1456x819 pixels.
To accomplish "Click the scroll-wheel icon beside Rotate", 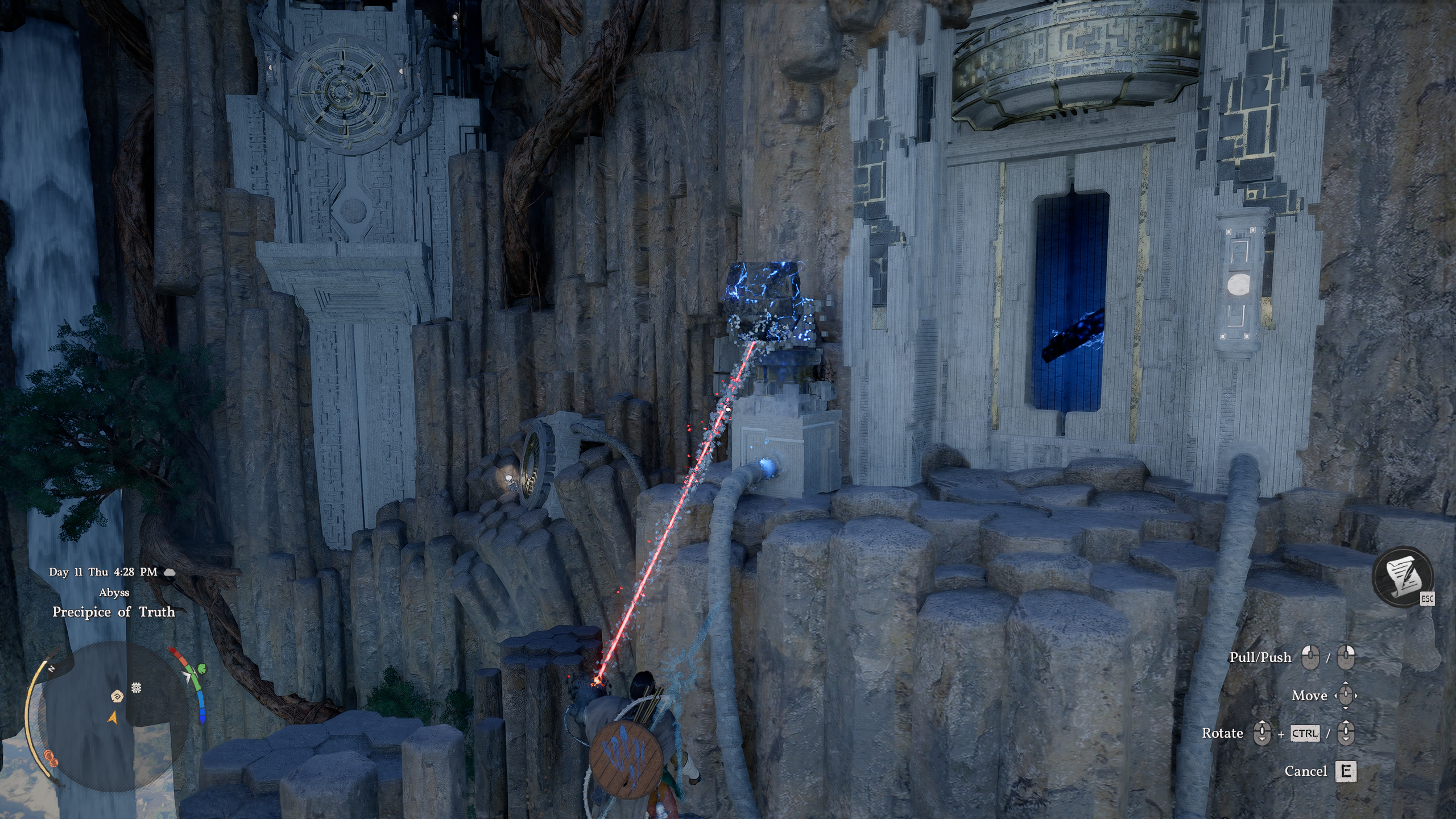I will point(1263,734).
